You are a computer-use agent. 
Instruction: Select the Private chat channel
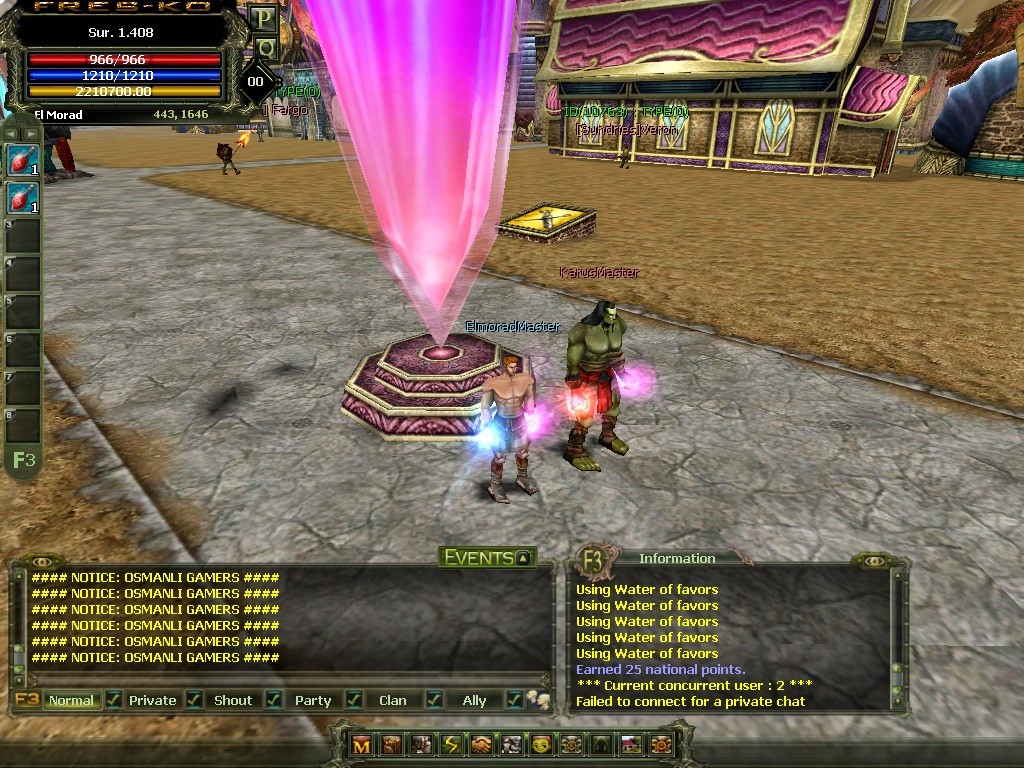[x=152, y=700]
